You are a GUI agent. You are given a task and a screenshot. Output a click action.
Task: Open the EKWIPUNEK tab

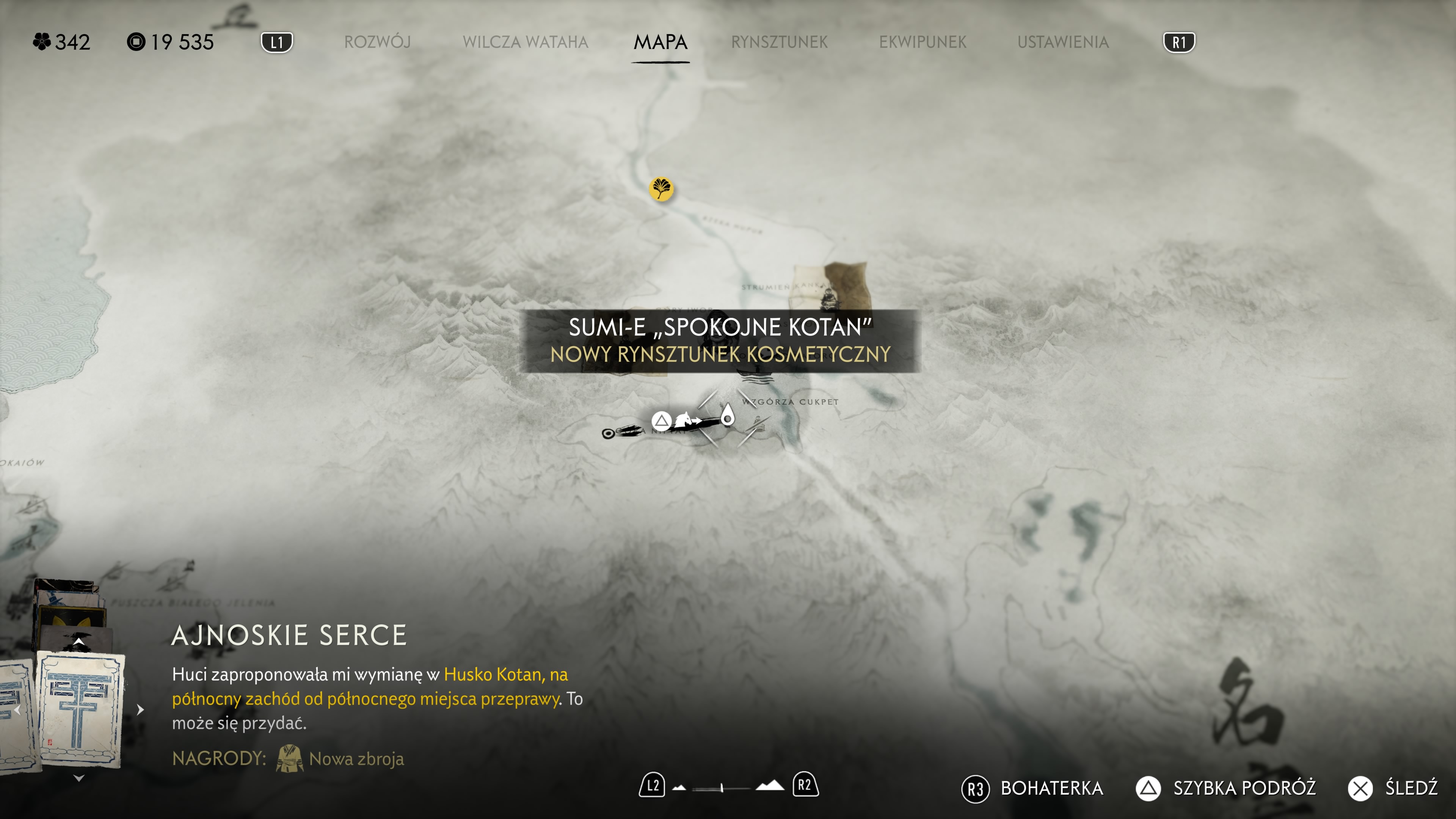click(x=923, y=42)
